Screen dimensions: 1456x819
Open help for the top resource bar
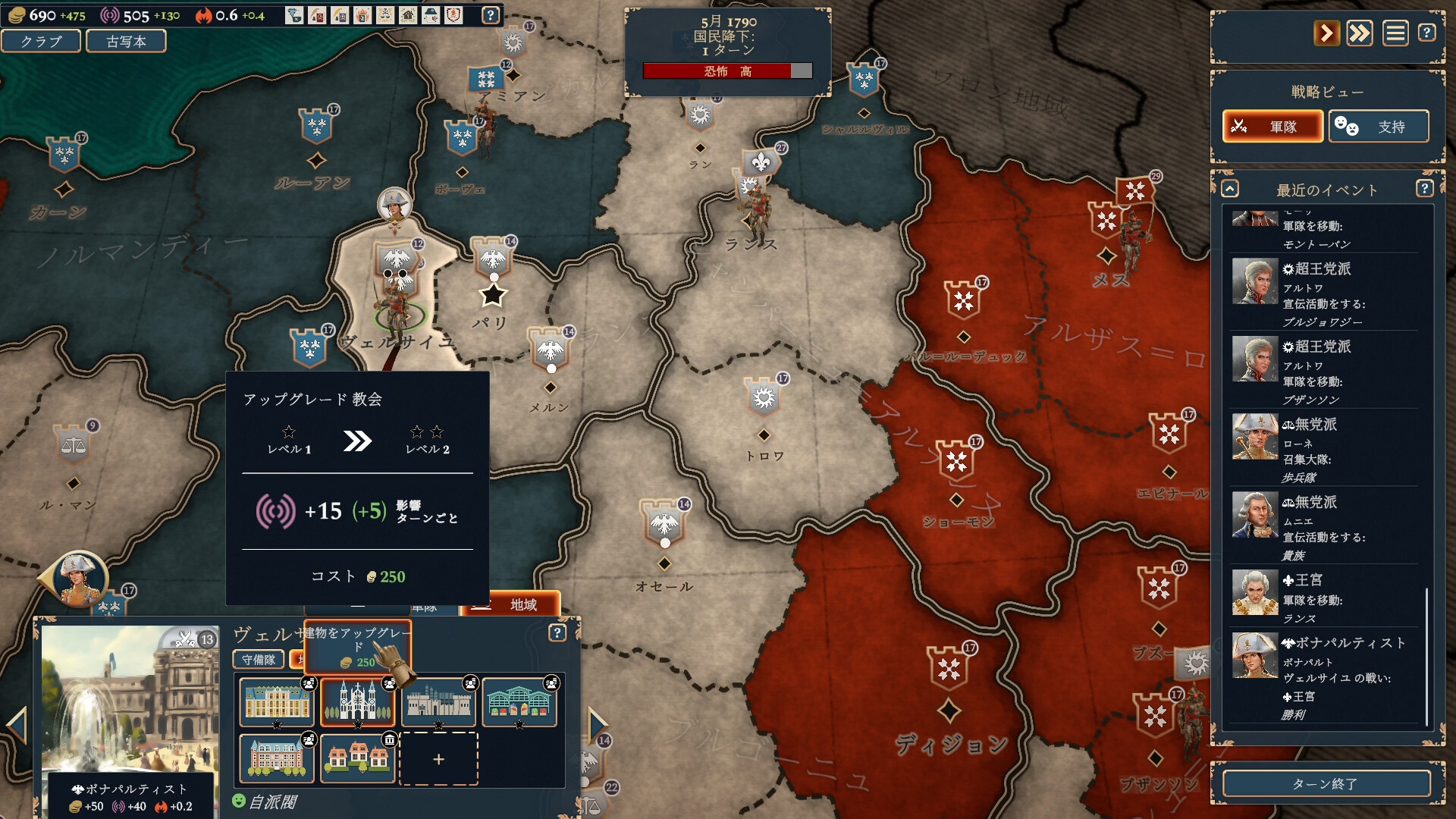click(491, 15)
